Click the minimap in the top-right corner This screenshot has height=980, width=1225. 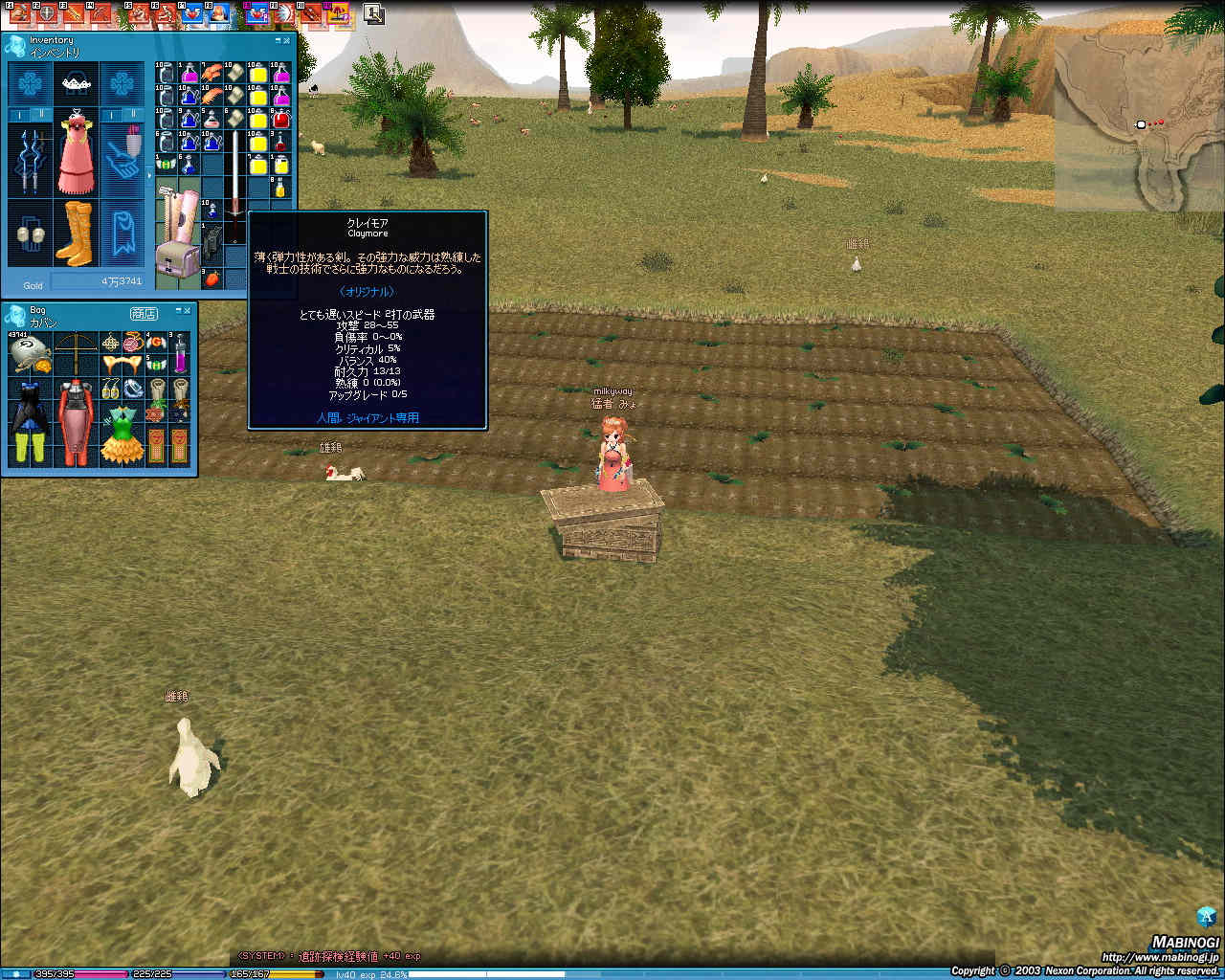point(1138,124)
